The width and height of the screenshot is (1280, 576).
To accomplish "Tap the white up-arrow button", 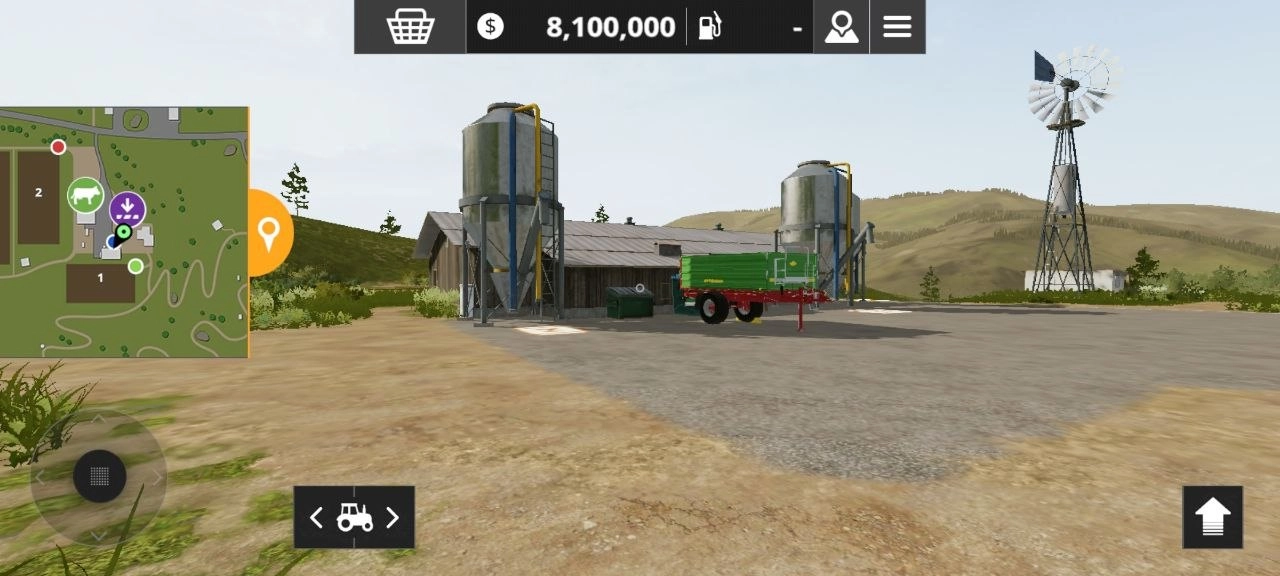I will (x=1212, y=517).
